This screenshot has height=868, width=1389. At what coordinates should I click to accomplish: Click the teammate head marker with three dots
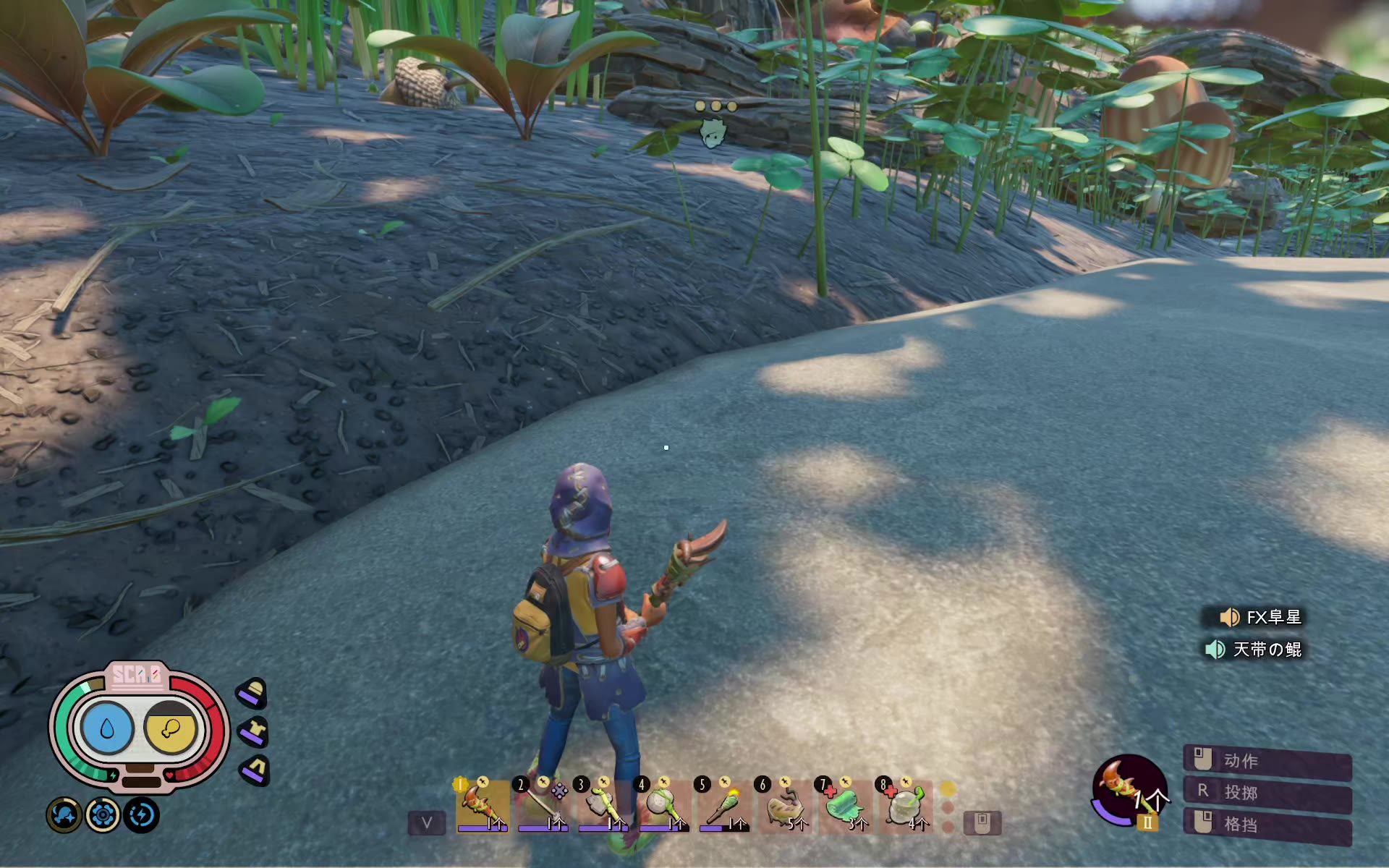pyautogui.click(x=713, y=133)
